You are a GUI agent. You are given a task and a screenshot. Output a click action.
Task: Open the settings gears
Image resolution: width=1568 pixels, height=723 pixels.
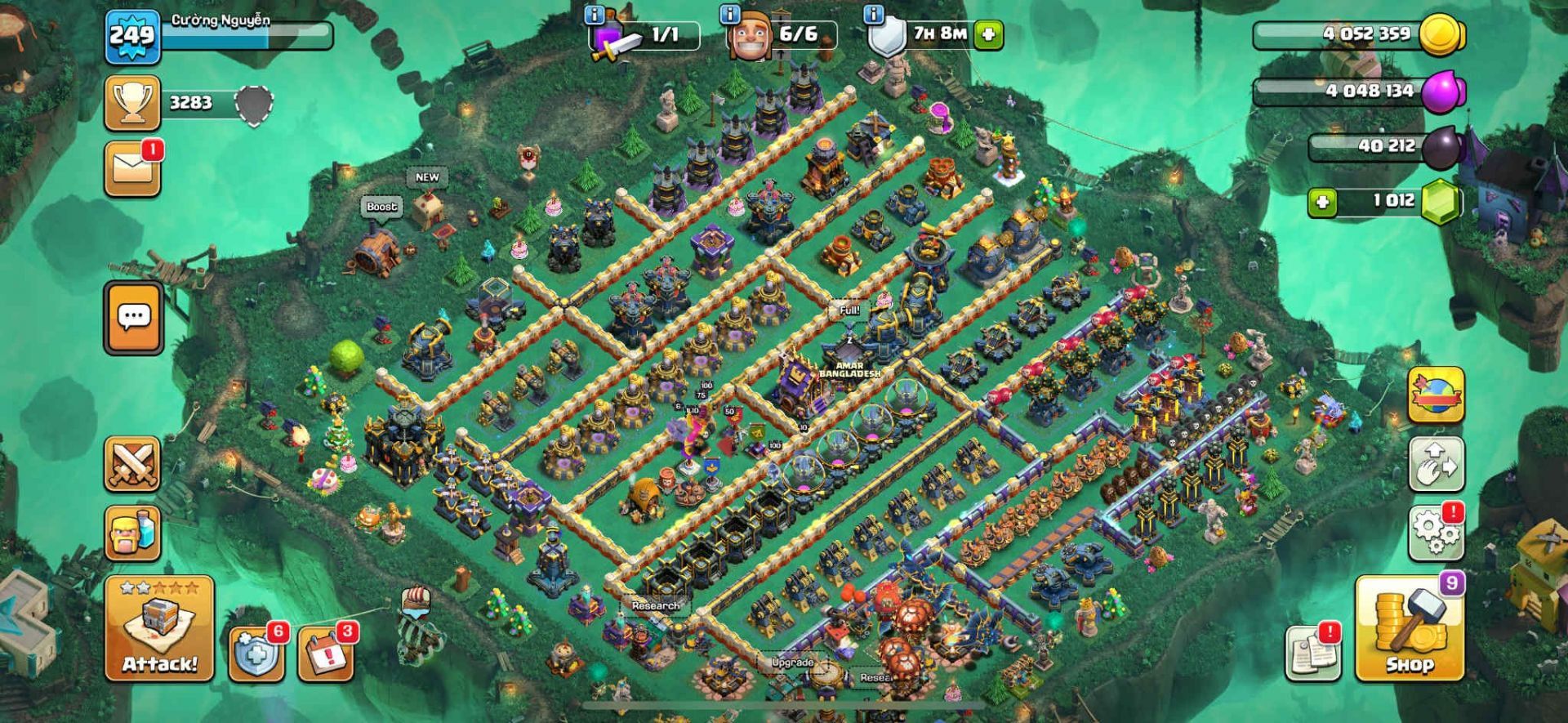click(x=1436, y=533)
